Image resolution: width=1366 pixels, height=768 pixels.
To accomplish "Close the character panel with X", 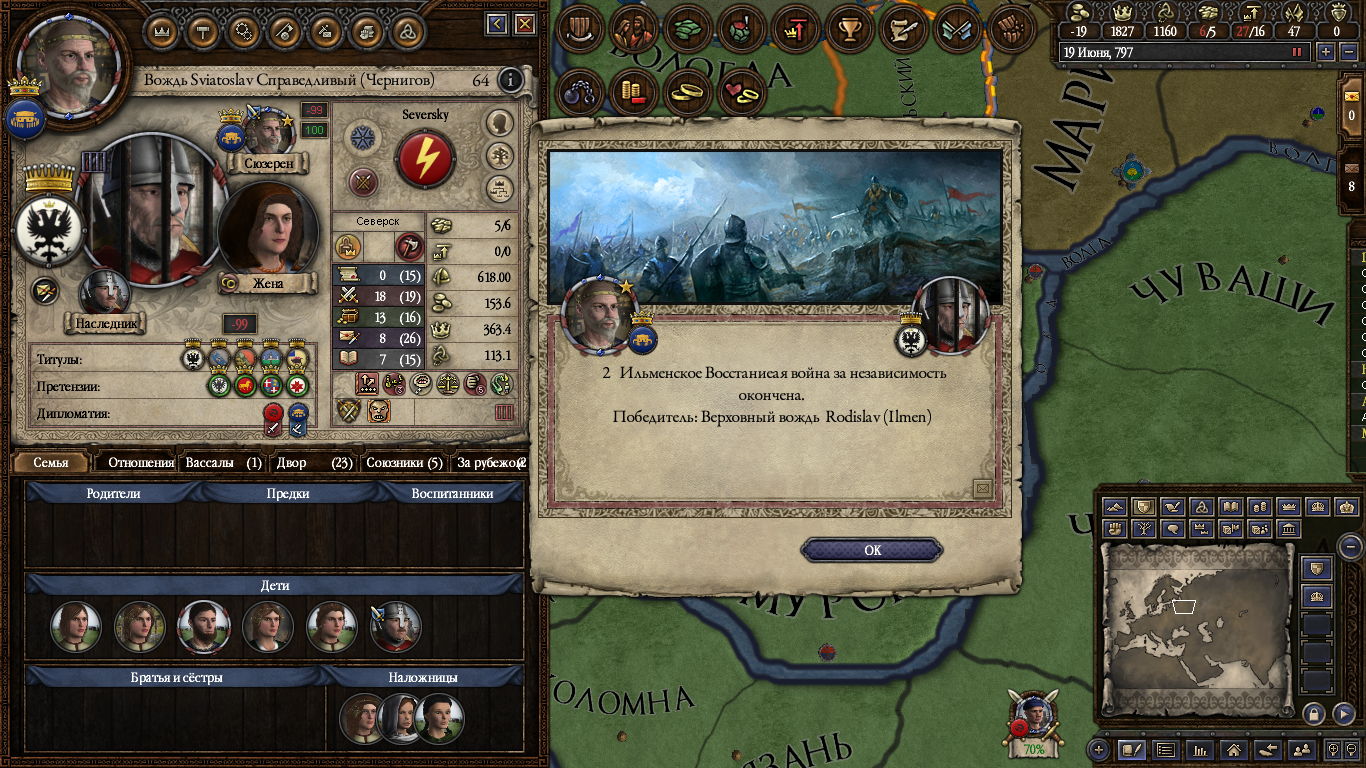I will [522, 24].
